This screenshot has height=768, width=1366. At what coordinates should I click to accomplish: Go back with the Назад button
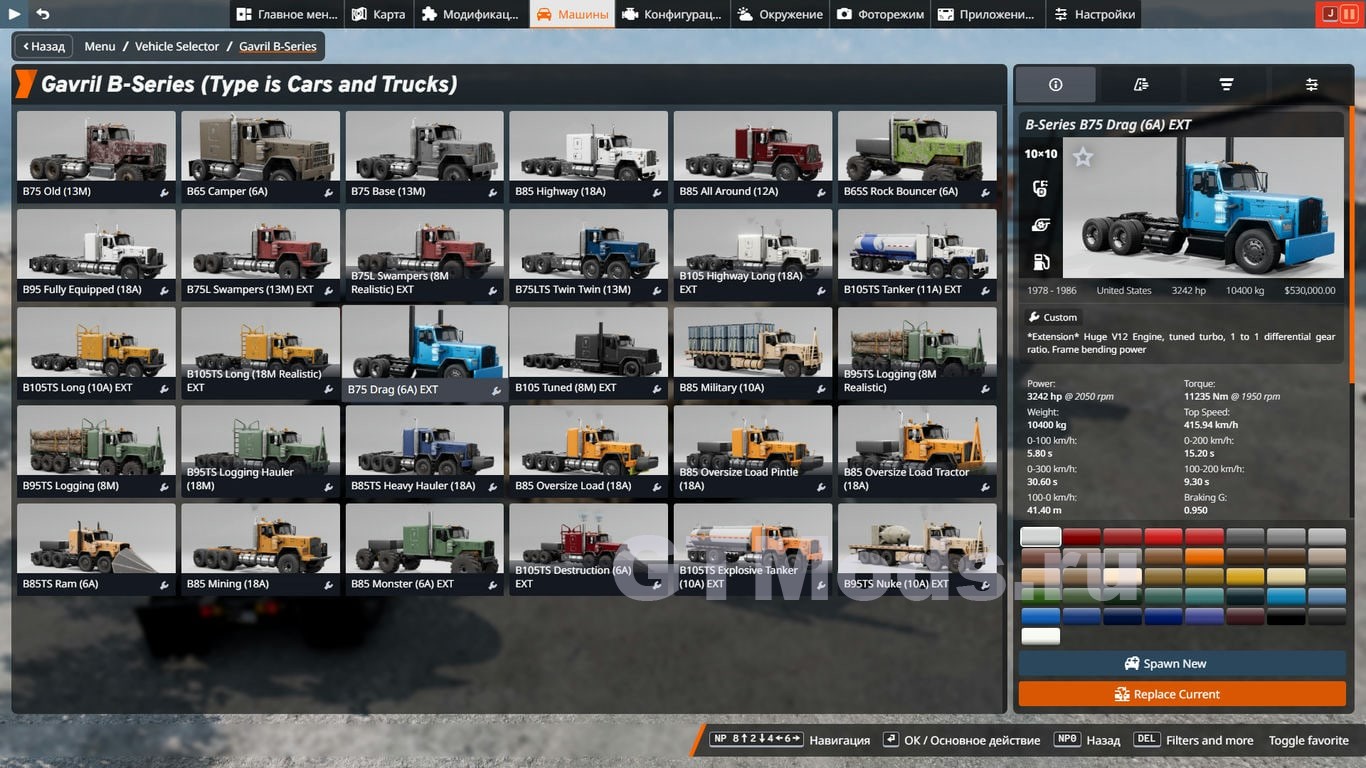click(x=42, y=46)
